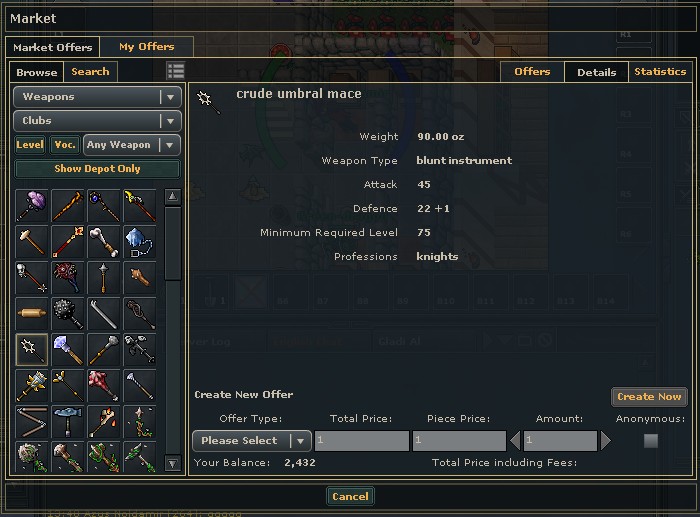This screenshot has height=517, width=700.
Task: Open the Details tab
Action: (x=596, y=72)
